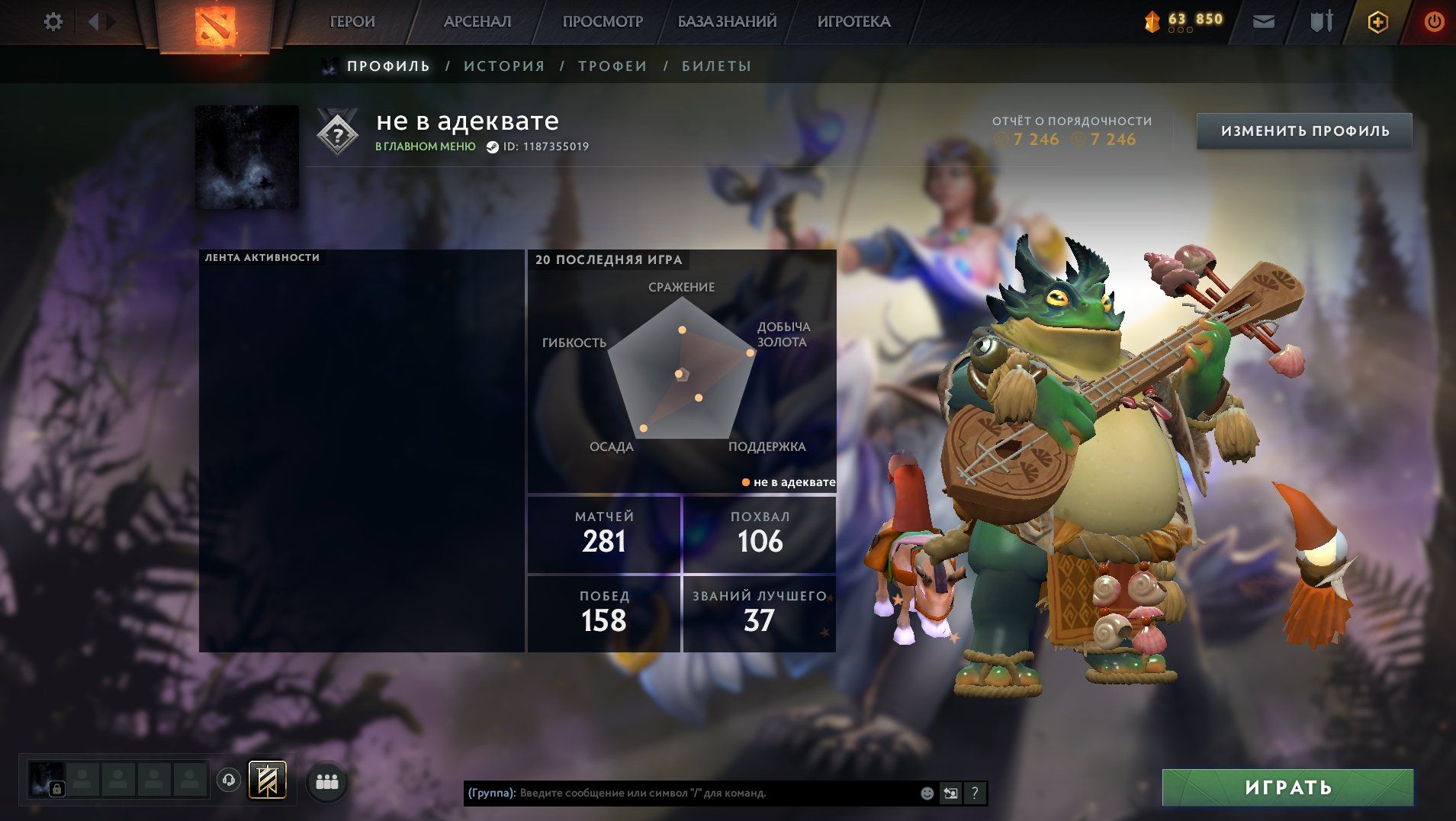Start matchmaking with the ИГРАТЬ button

pos(1287,787)
